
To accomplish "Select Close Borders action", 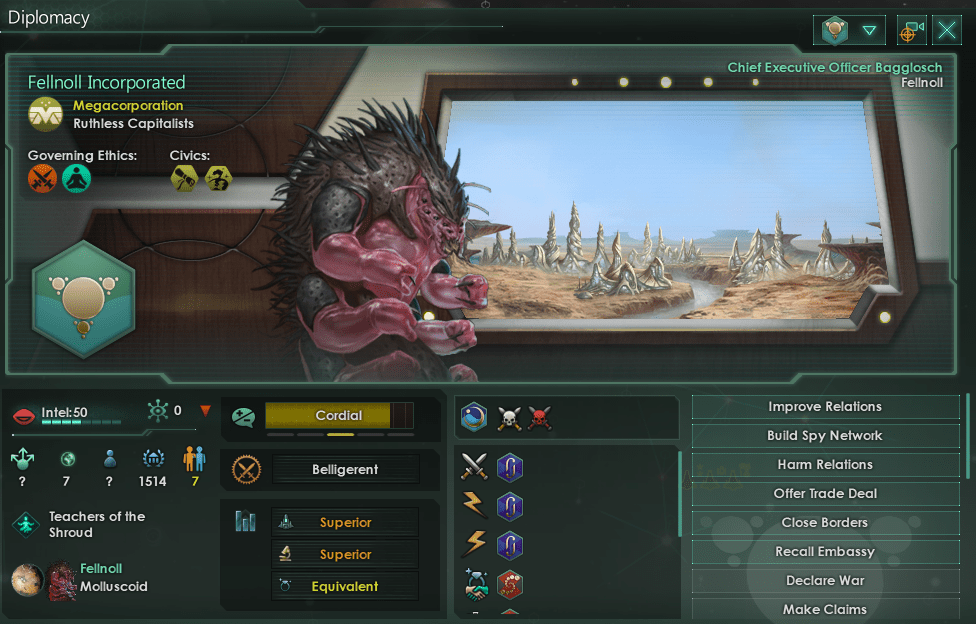I will pos(825,523).
